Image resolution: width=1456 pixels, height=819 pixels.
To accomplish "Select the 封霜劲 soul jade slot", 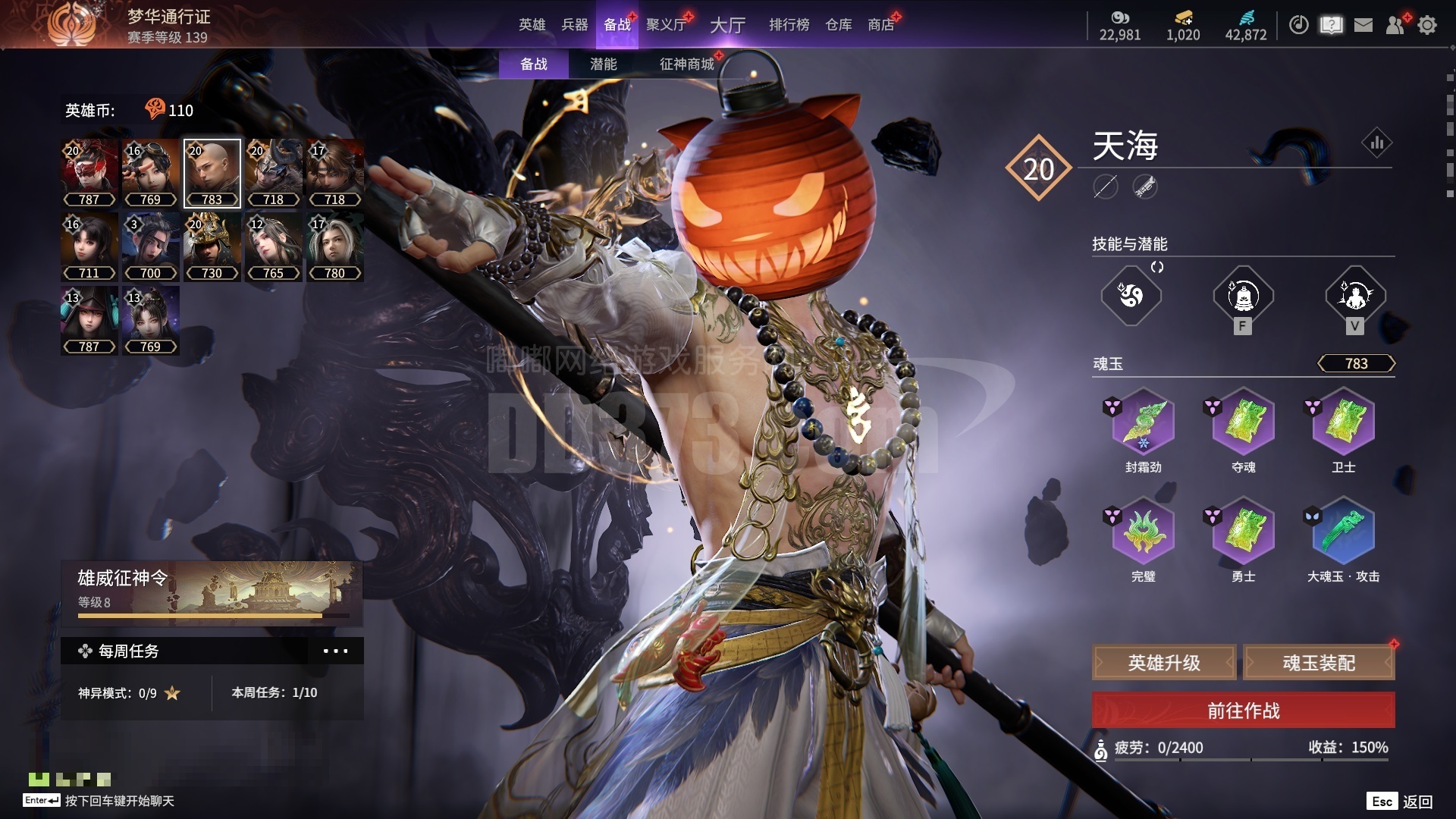I will pyautogui.click(x=1143, y=423).
